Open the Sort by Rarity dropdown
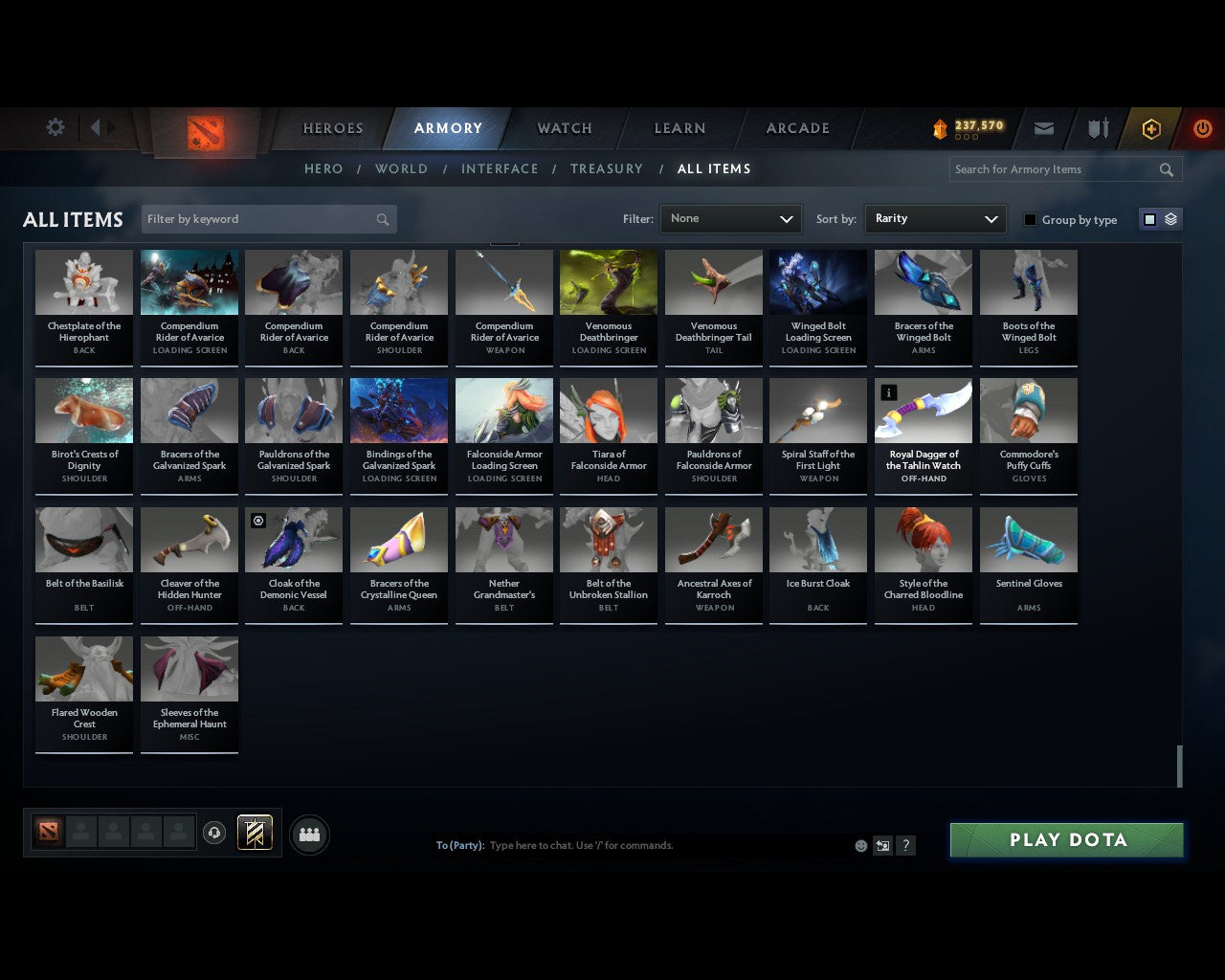The width and height of the screenshot is (1225, 980). (935, 218)
